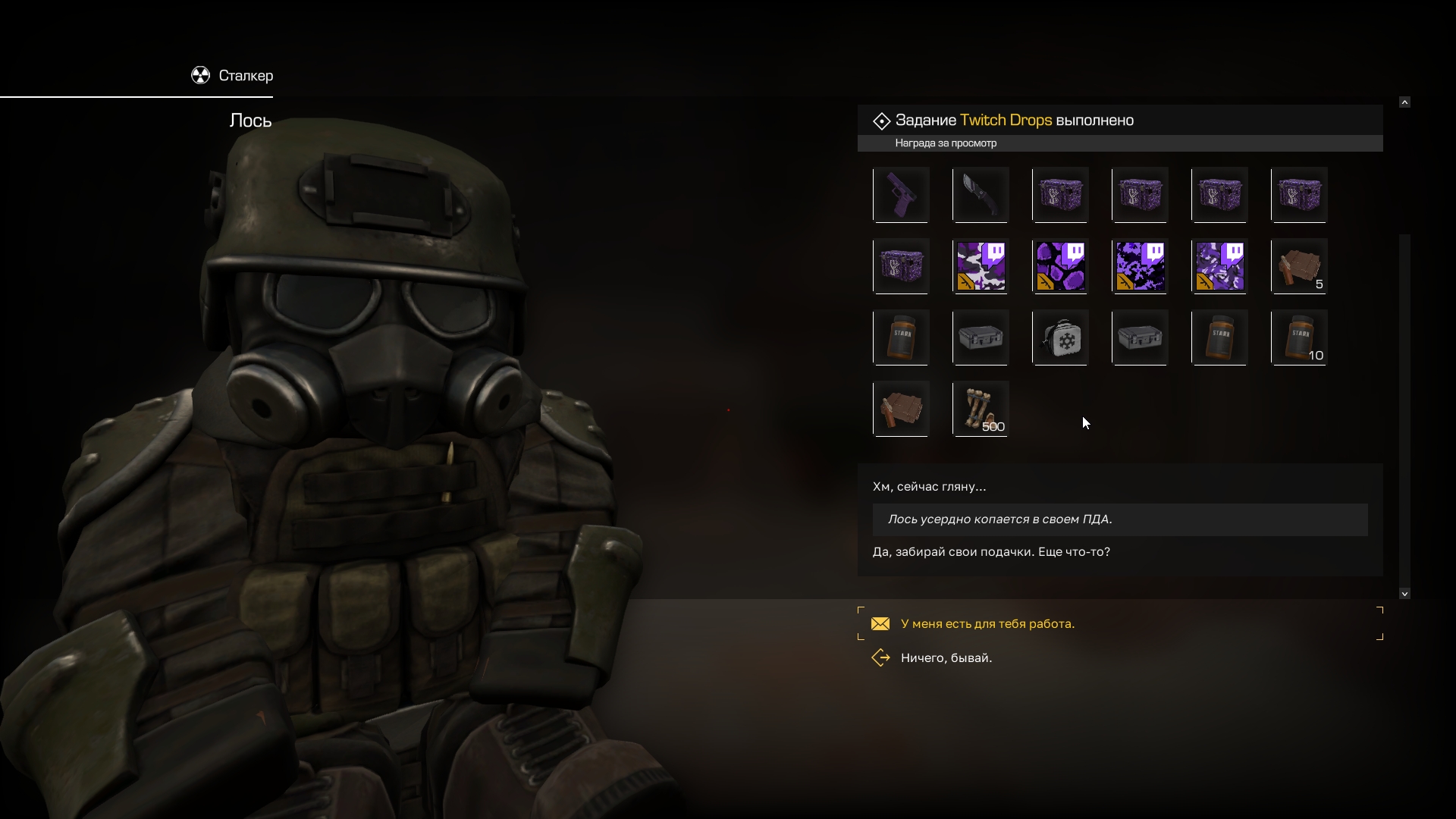Click the black knife reward icon

[x=981, y=195]
